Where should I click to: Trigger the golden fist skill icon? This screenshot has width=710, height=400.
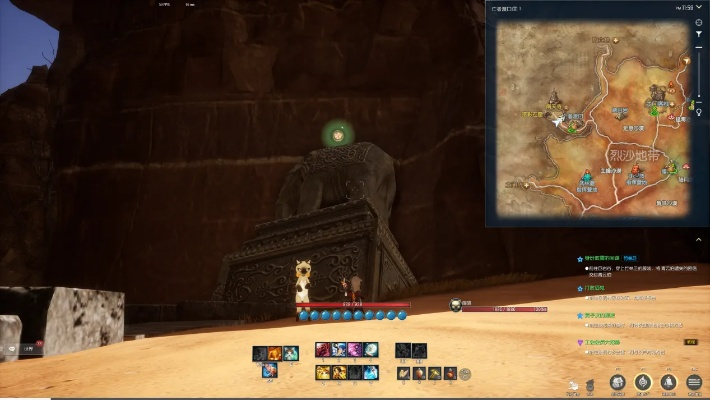point(323,372)
